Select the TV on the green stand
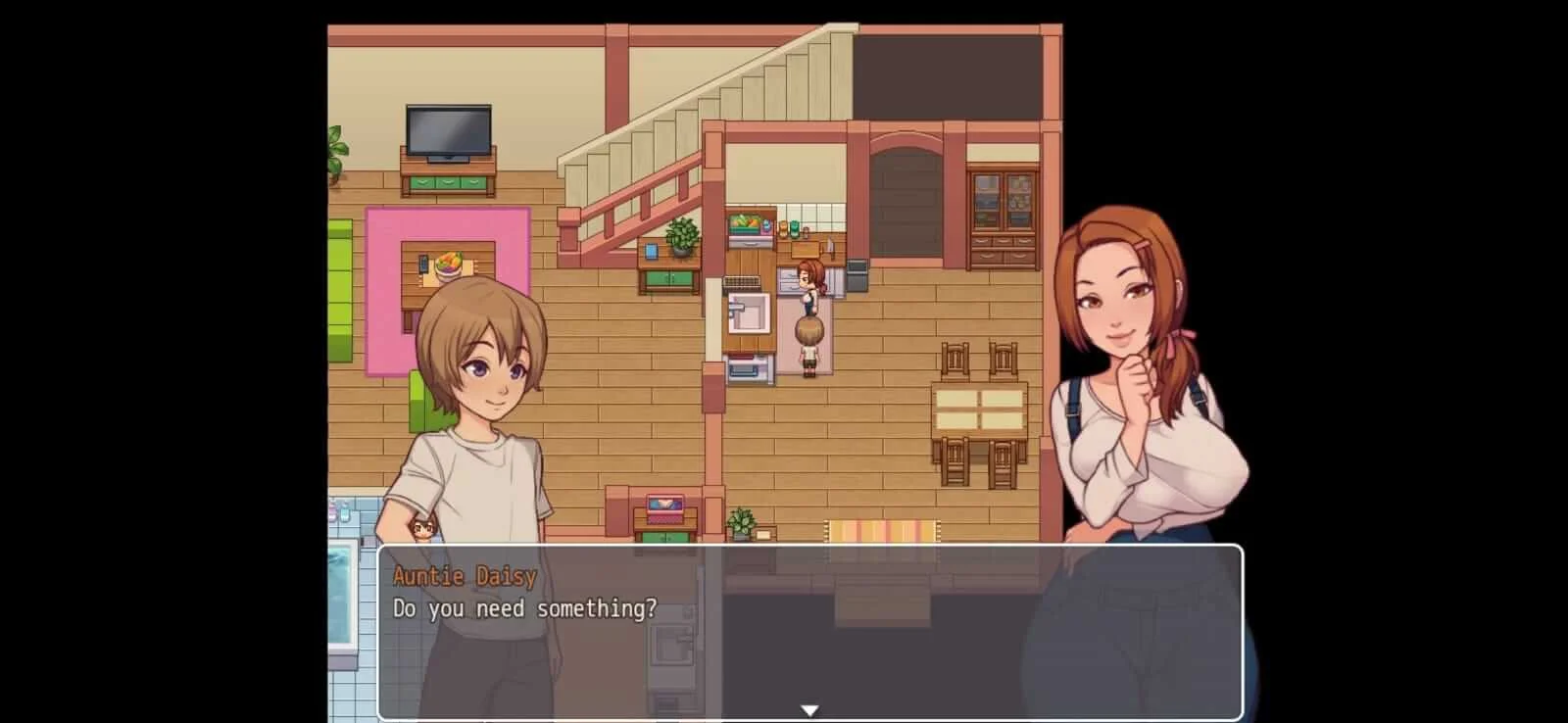This screenshot has height=723, width=1568. coord(446,131)
